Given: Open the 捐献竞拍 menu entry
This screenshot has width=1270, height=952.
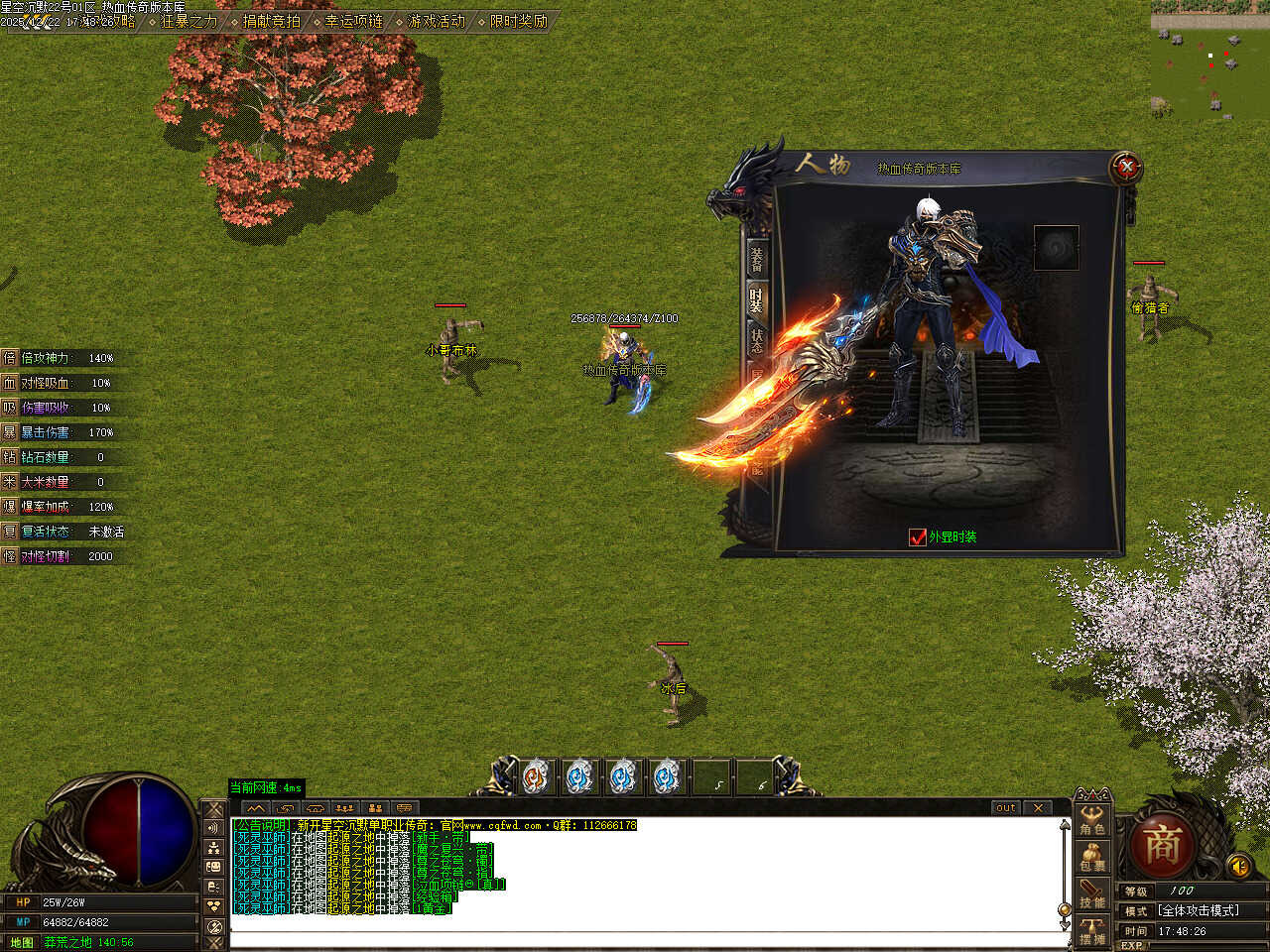Looking at the screenshot, I should 271,21.
